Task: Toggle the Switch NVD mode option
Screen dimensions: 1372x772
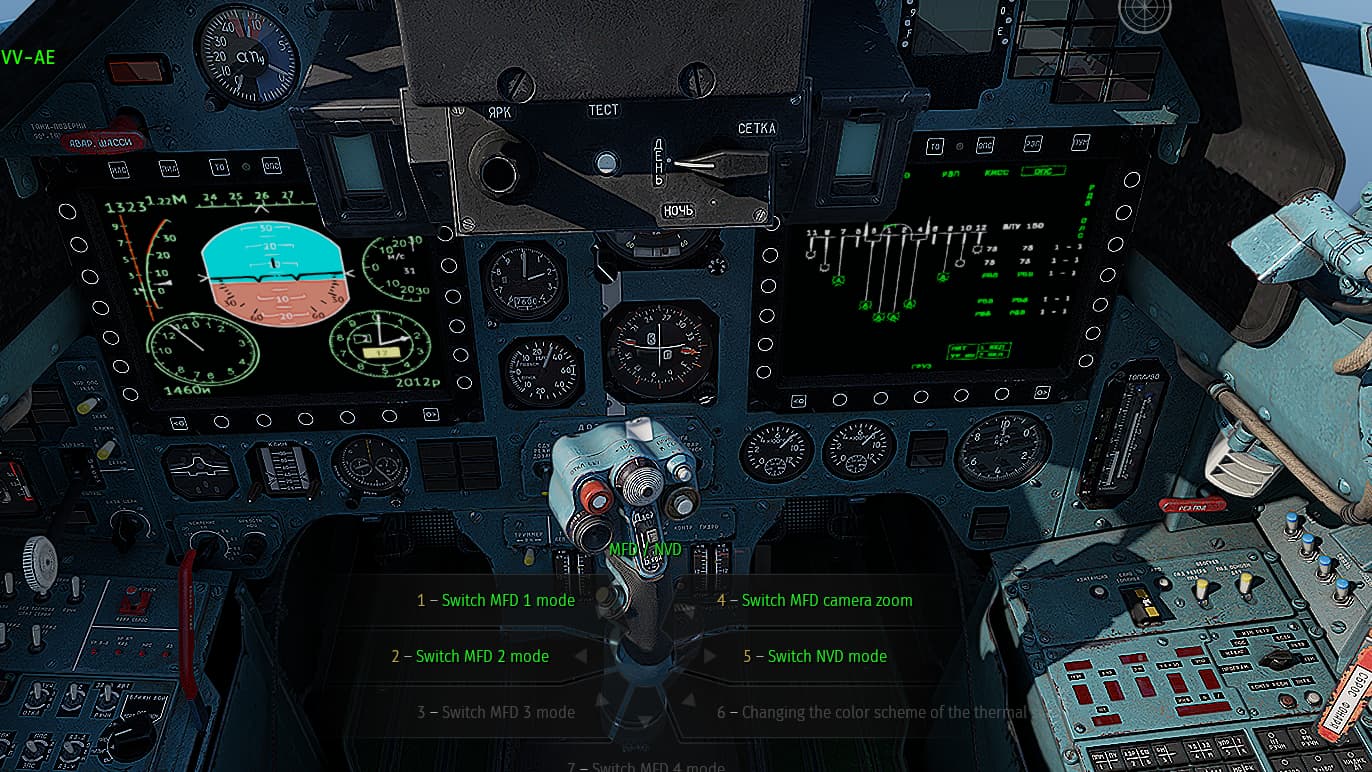Action: 814,656
